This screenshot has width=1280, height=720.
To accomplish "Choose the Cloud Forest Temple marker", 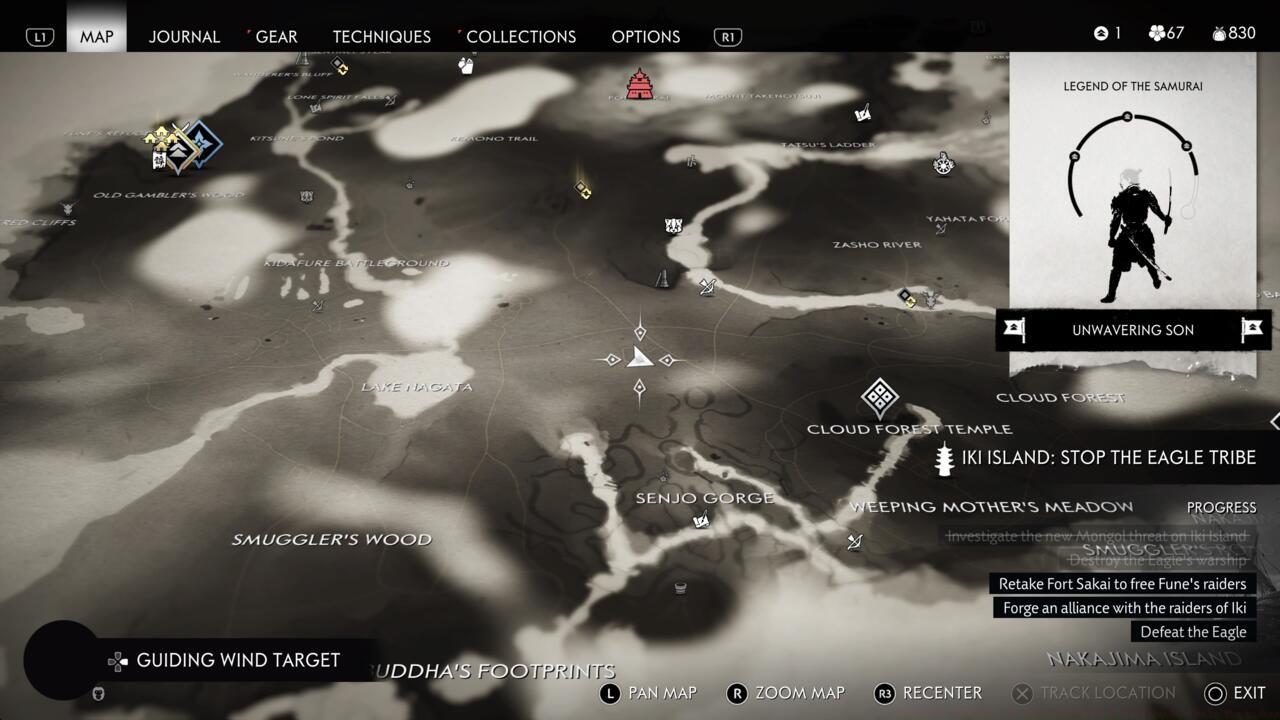I will pyautogui.click(x=879, y=398).
